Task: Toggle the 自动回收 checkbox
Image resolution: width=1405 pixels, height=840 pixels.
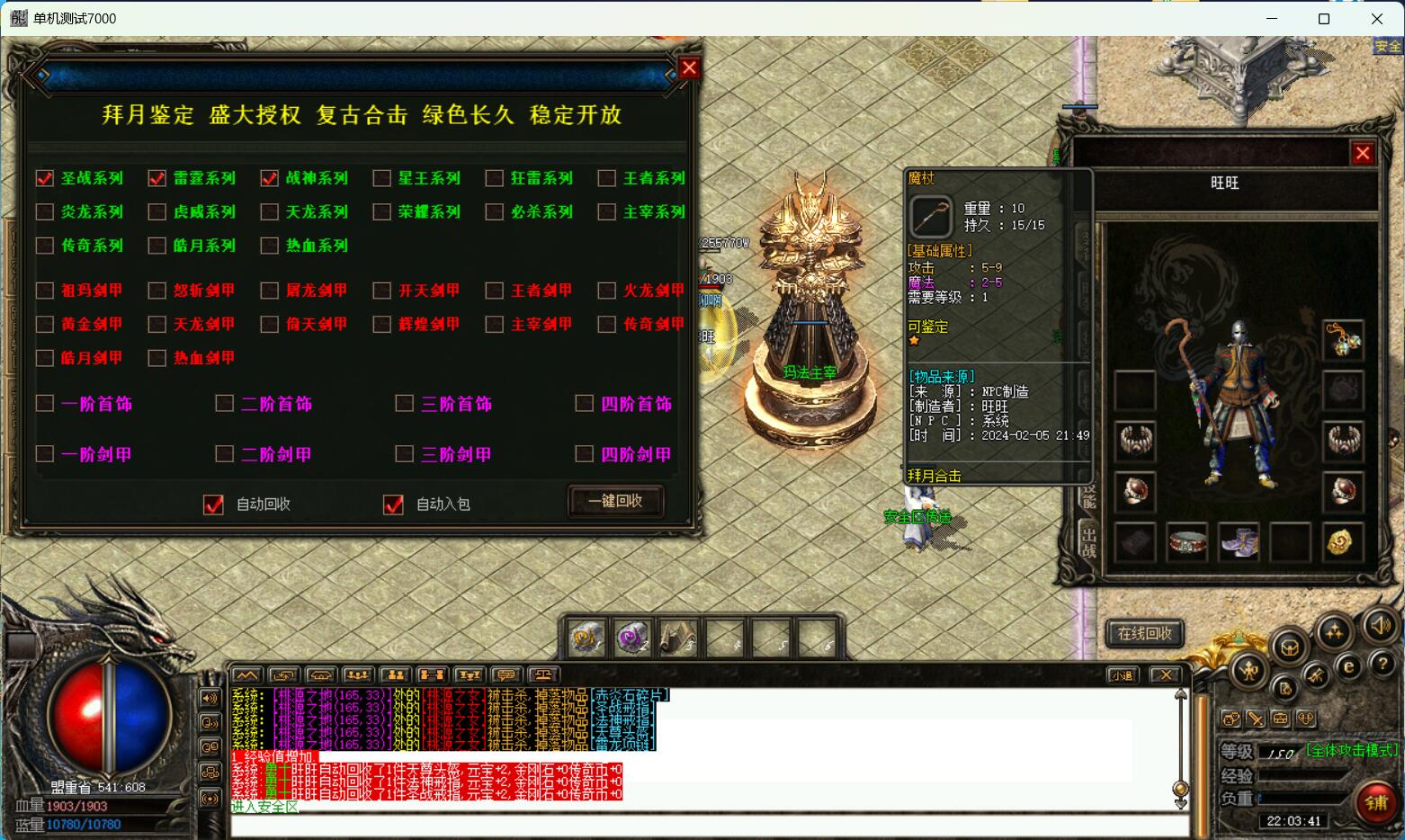Action: pyautogui.click(x=214, y=505)
